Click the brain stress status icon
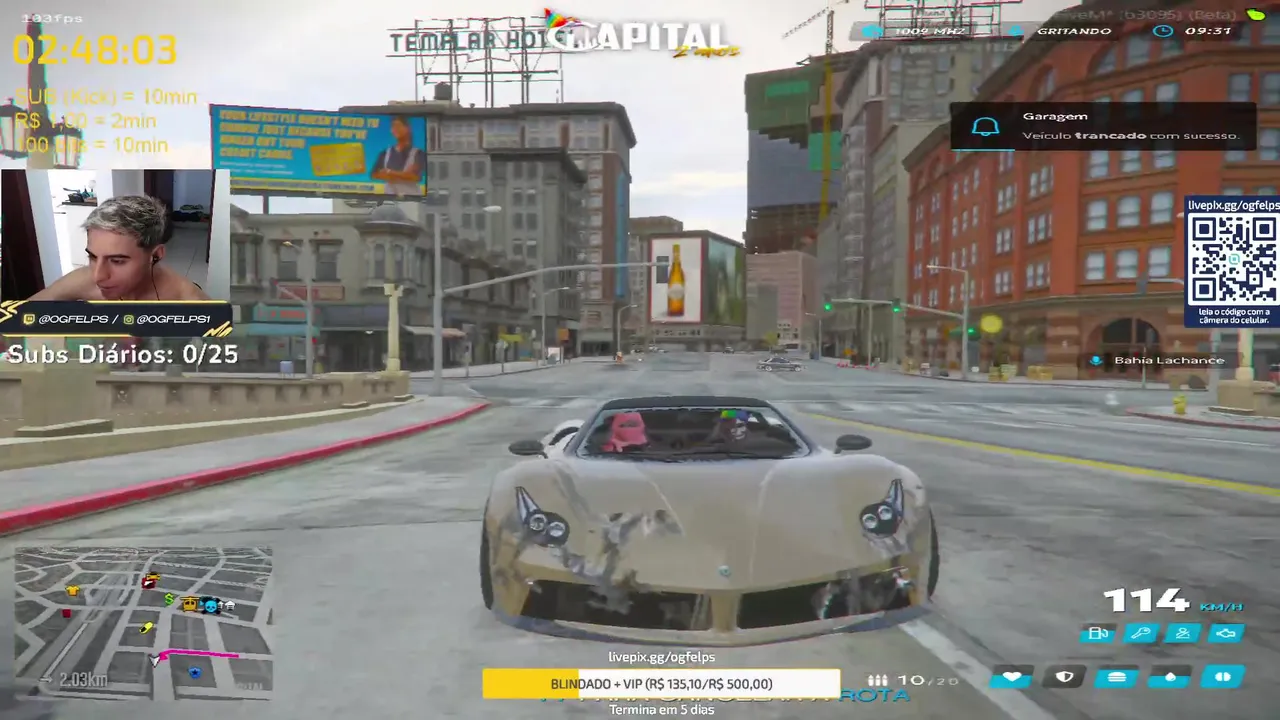This screenshot has height=720, width=1280. pyautogui.click(x=1222, y=677)
